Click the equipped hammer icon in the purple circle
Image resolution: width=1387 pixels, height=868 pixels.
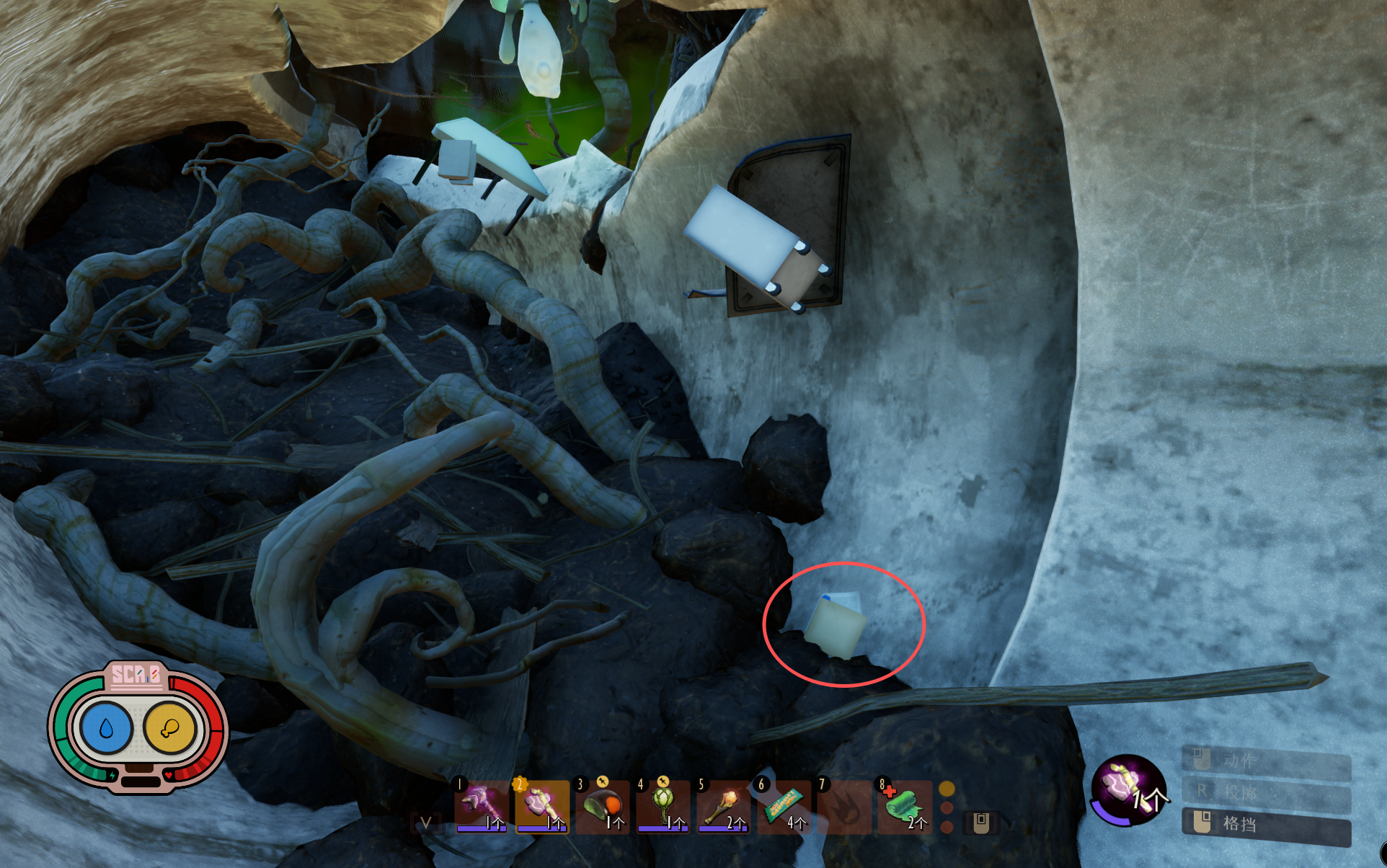tap(1126, 788)
